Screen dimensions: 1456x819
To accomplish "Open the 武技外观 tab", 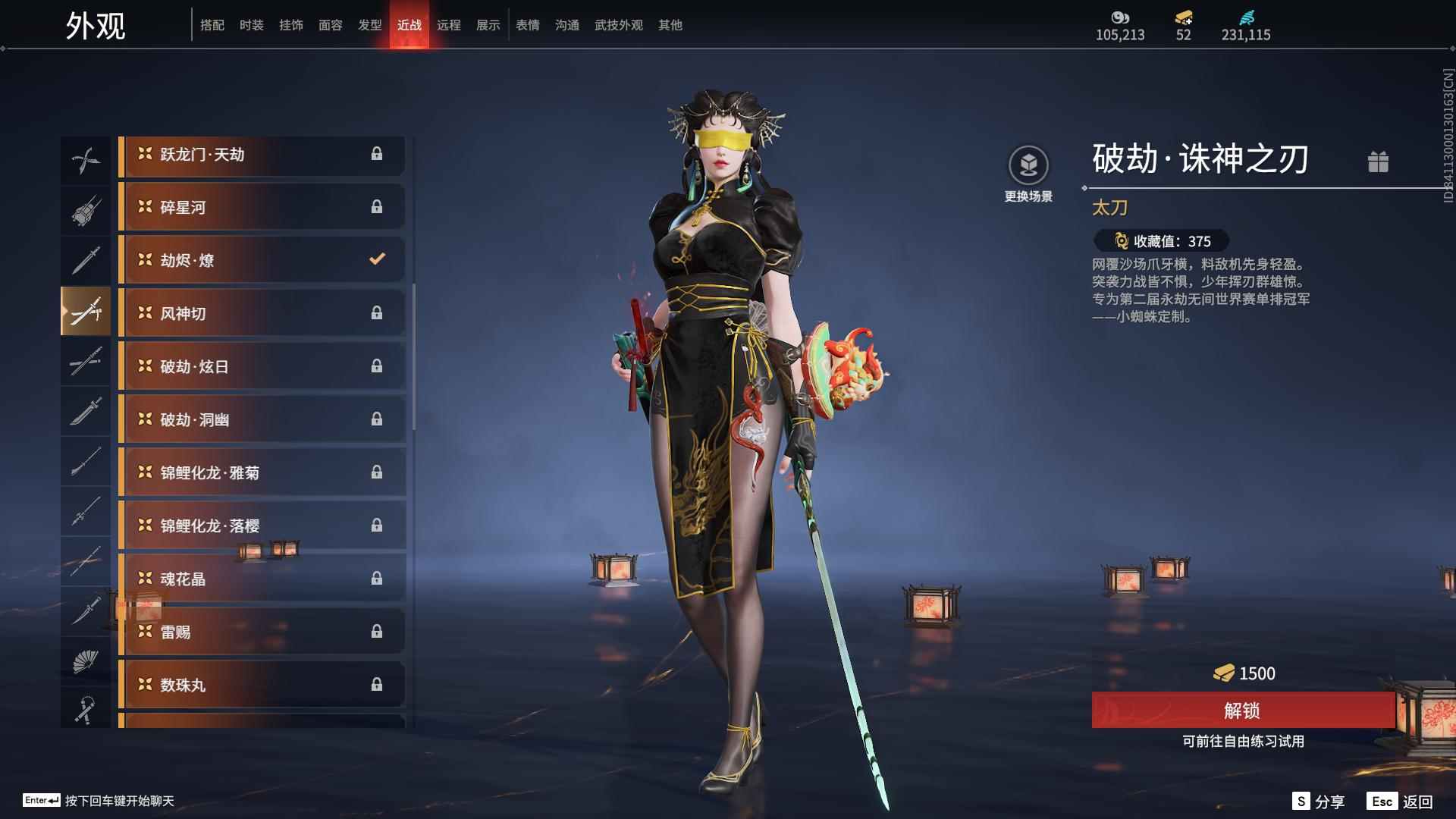I will coord(618,25).
